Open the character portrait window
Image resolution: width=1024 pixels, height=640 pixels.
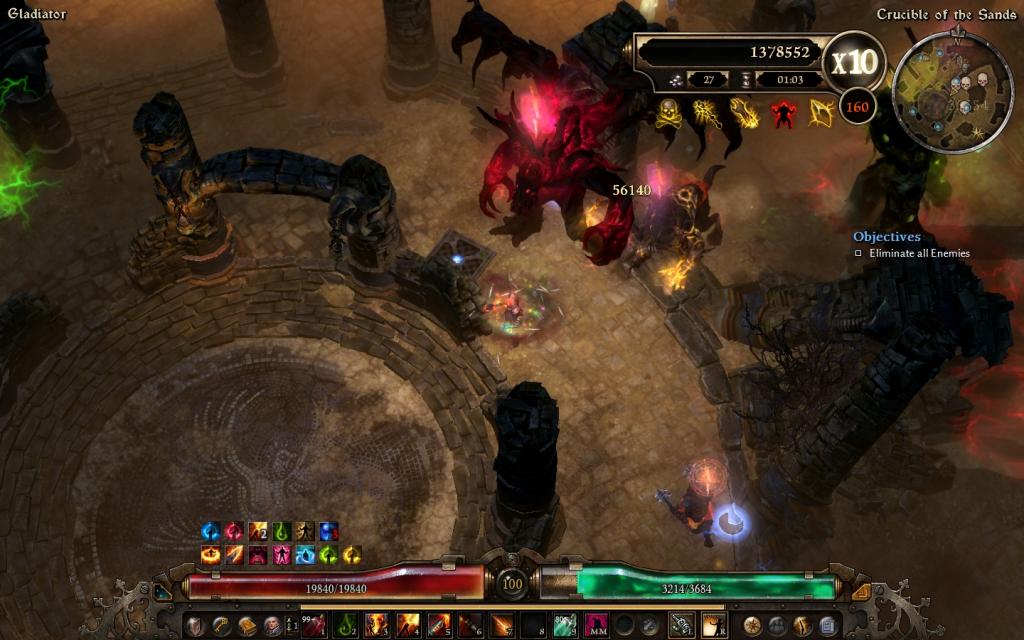tap(272, 626)
